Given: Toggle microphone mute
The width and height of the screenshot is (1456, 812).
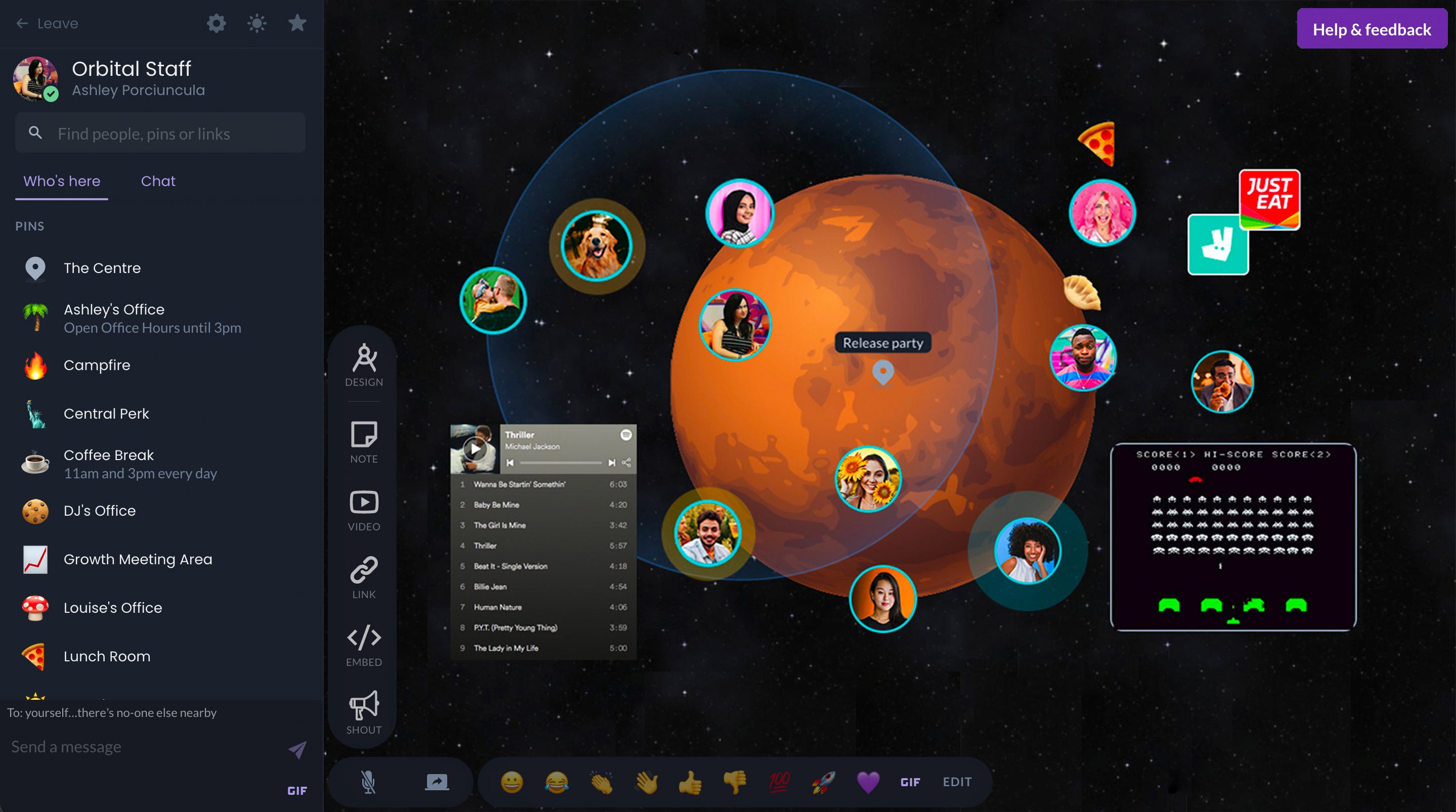Looking at the screenshot, I should click(368, 782).
